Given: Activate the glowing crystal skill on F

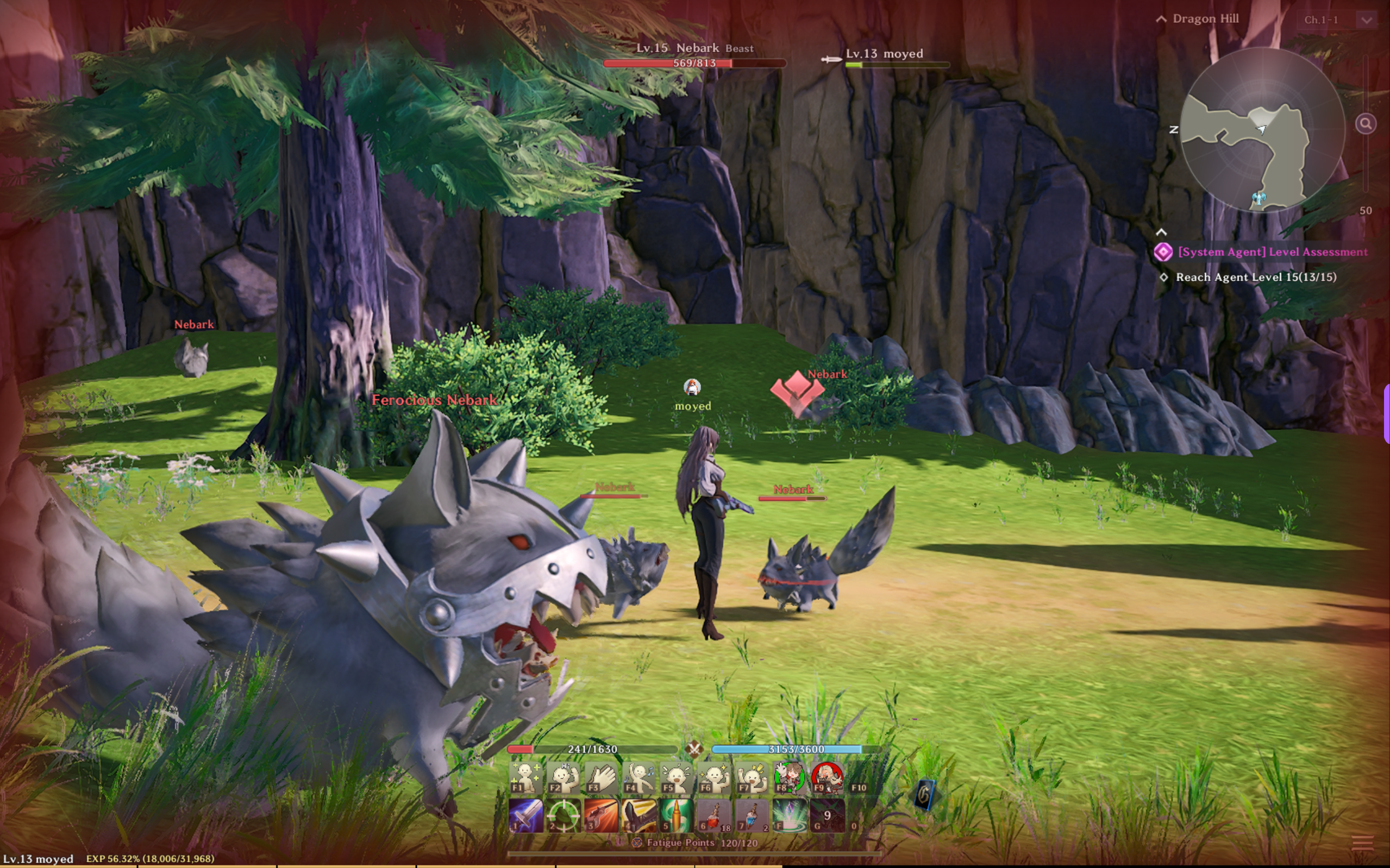Looking at the screenshot, I should point(790,815).
